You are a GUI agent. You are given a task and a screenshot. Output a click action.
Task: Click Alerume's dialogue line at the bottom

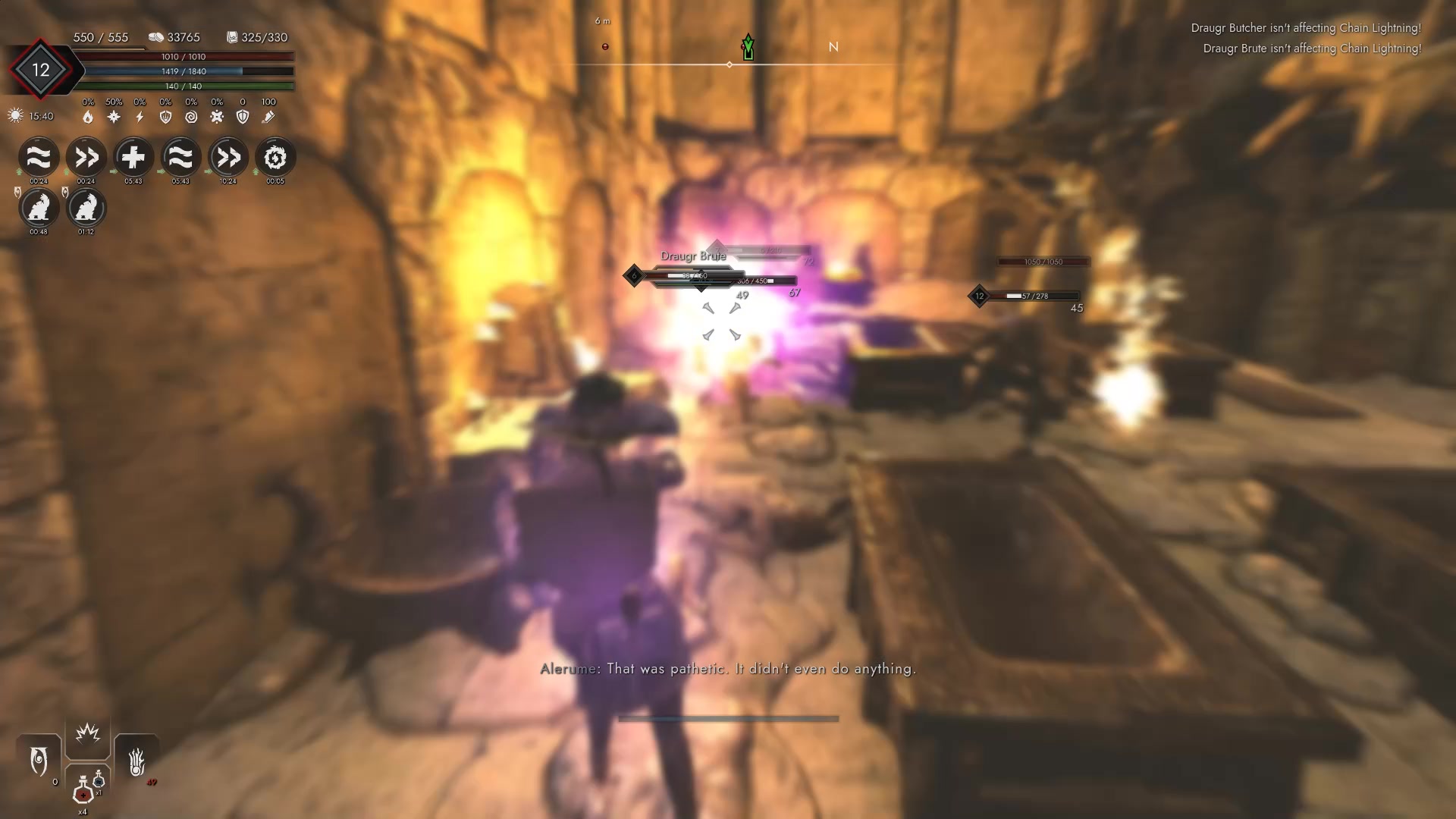[x=728, y=669]
